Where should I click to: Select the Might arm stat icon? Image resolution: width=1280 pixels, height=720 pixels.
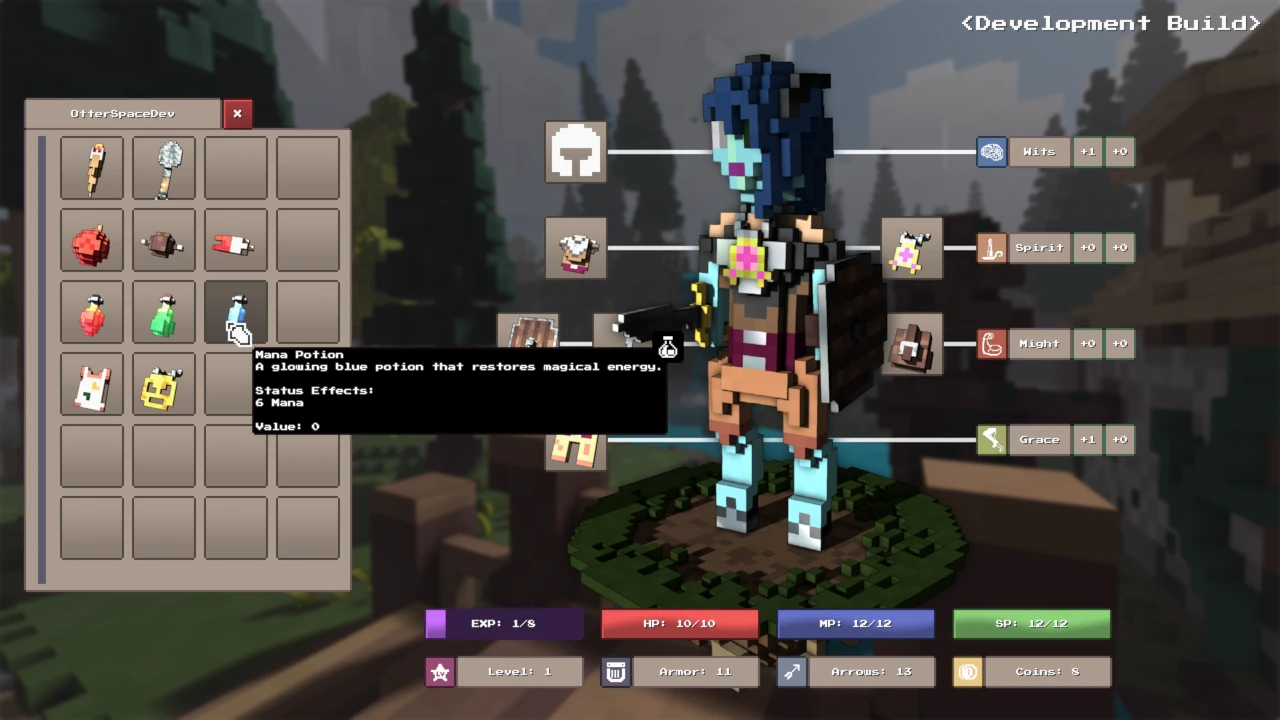991,343
